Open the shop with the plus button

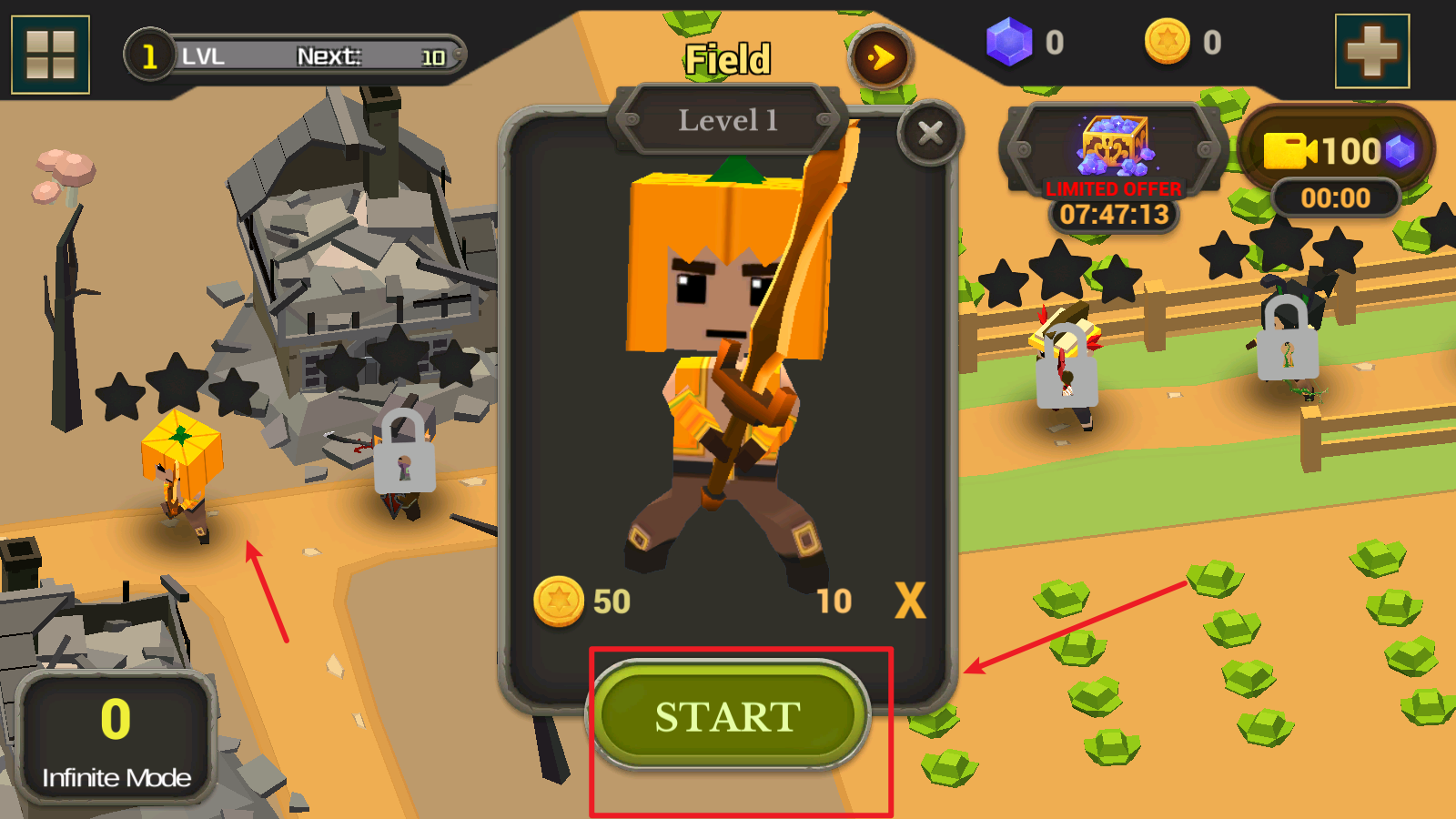pyautogui.click(x=1371, y=51)
